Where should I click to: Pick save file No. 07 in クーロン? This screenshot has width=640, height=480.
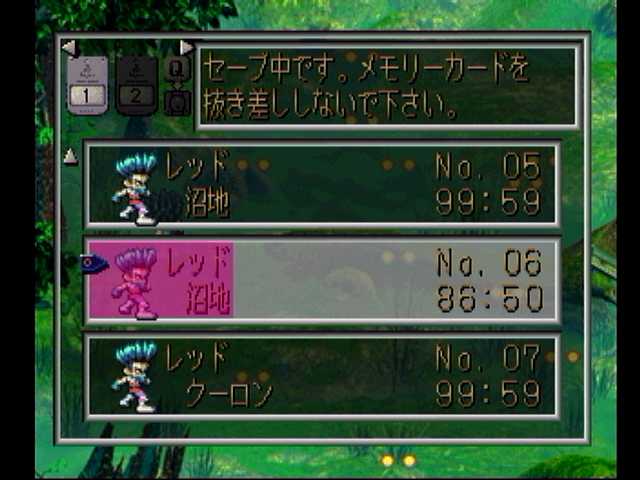tap(321, 376)
